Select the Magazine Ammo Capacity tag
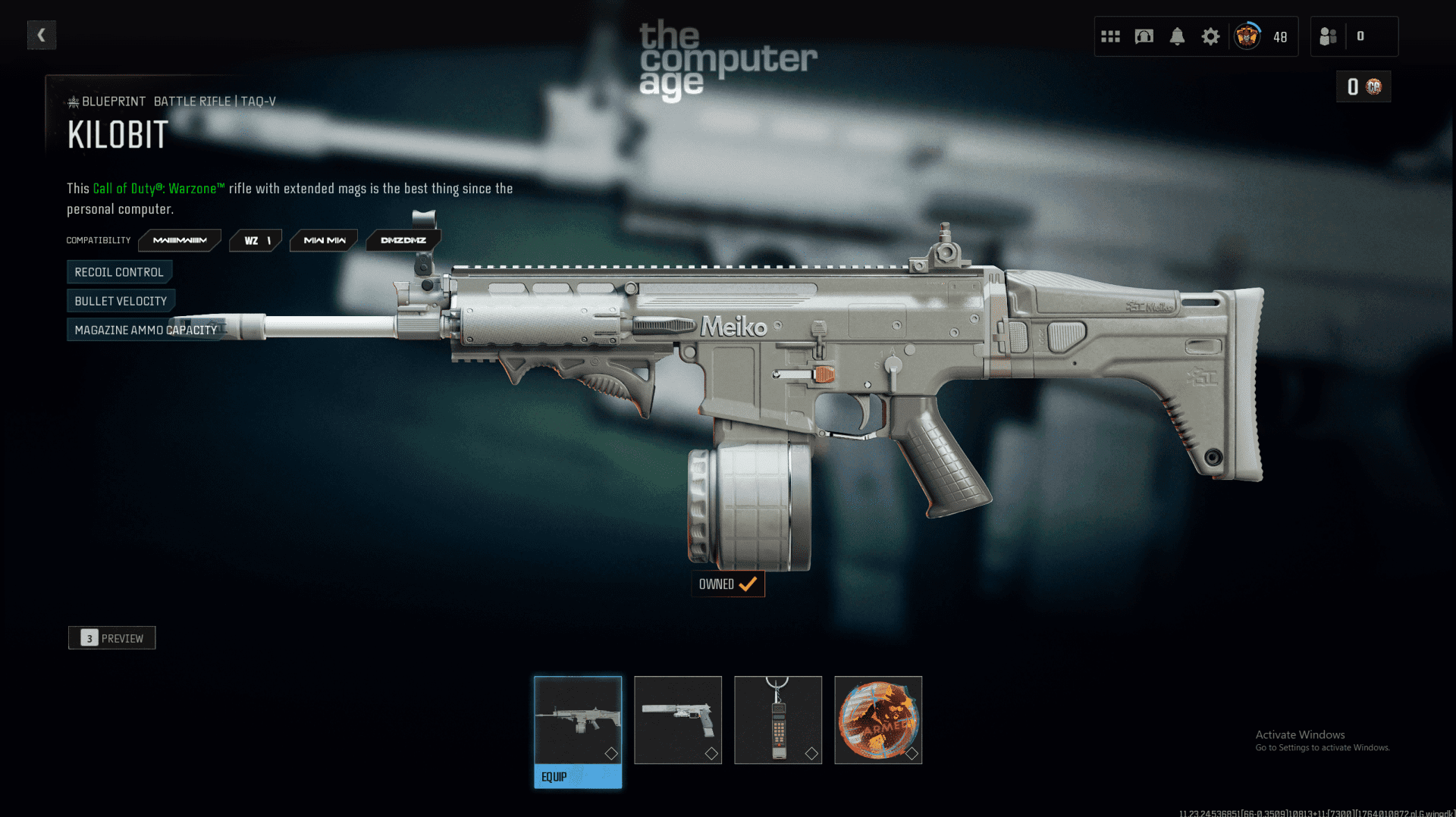The width and height of the screenshot is (1456, 817). pyautogui.click(x=146, y=330)
